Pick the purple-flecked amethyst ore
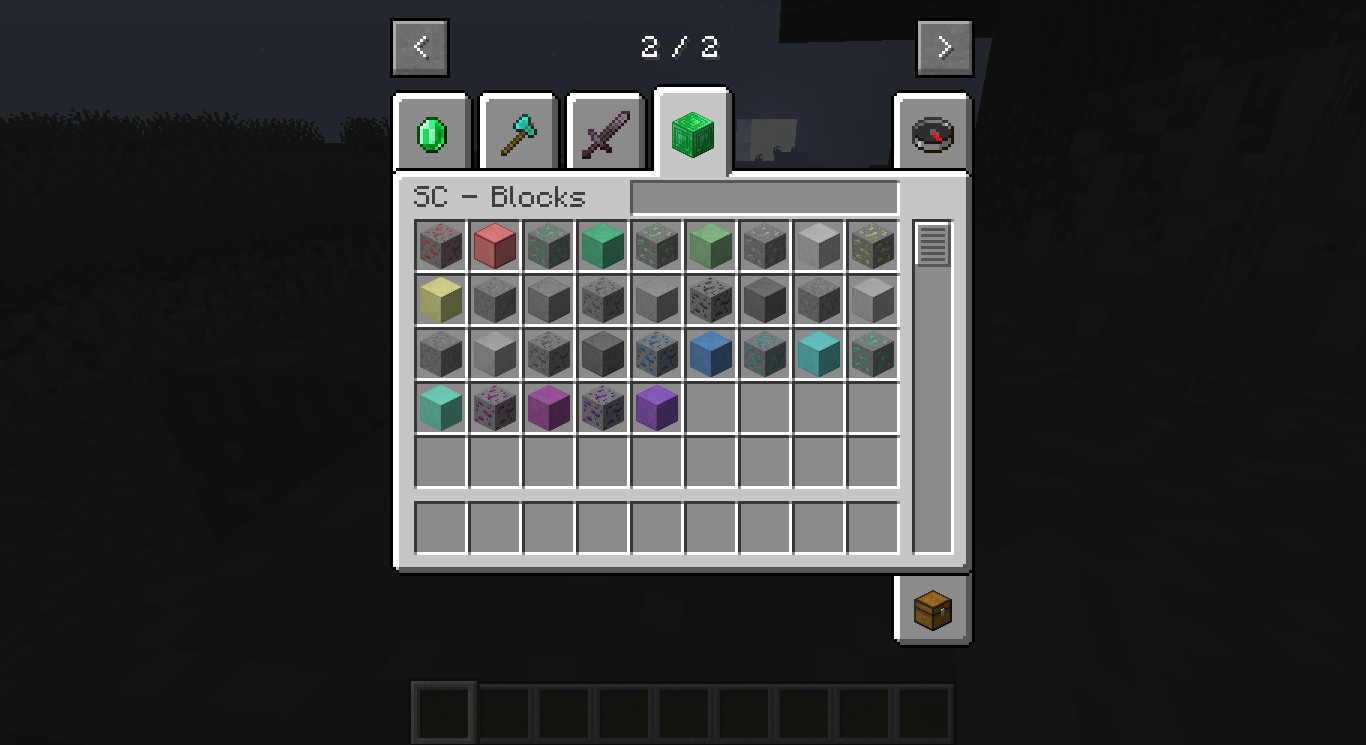Screen dimensions: 1366x745 click(602, 407)
